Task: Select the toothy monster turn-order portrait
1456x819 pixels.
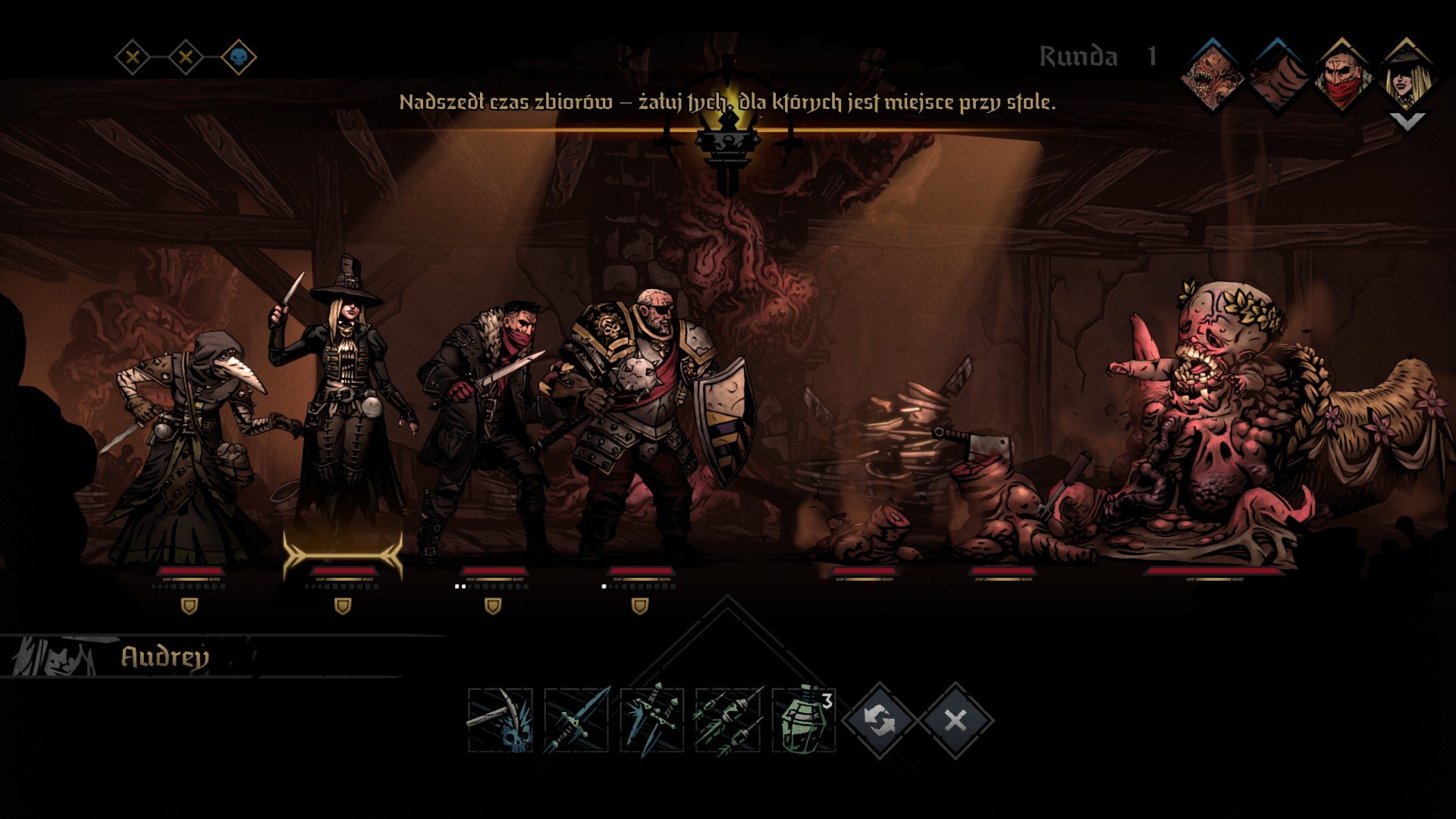Action: tap(1213, 77)
